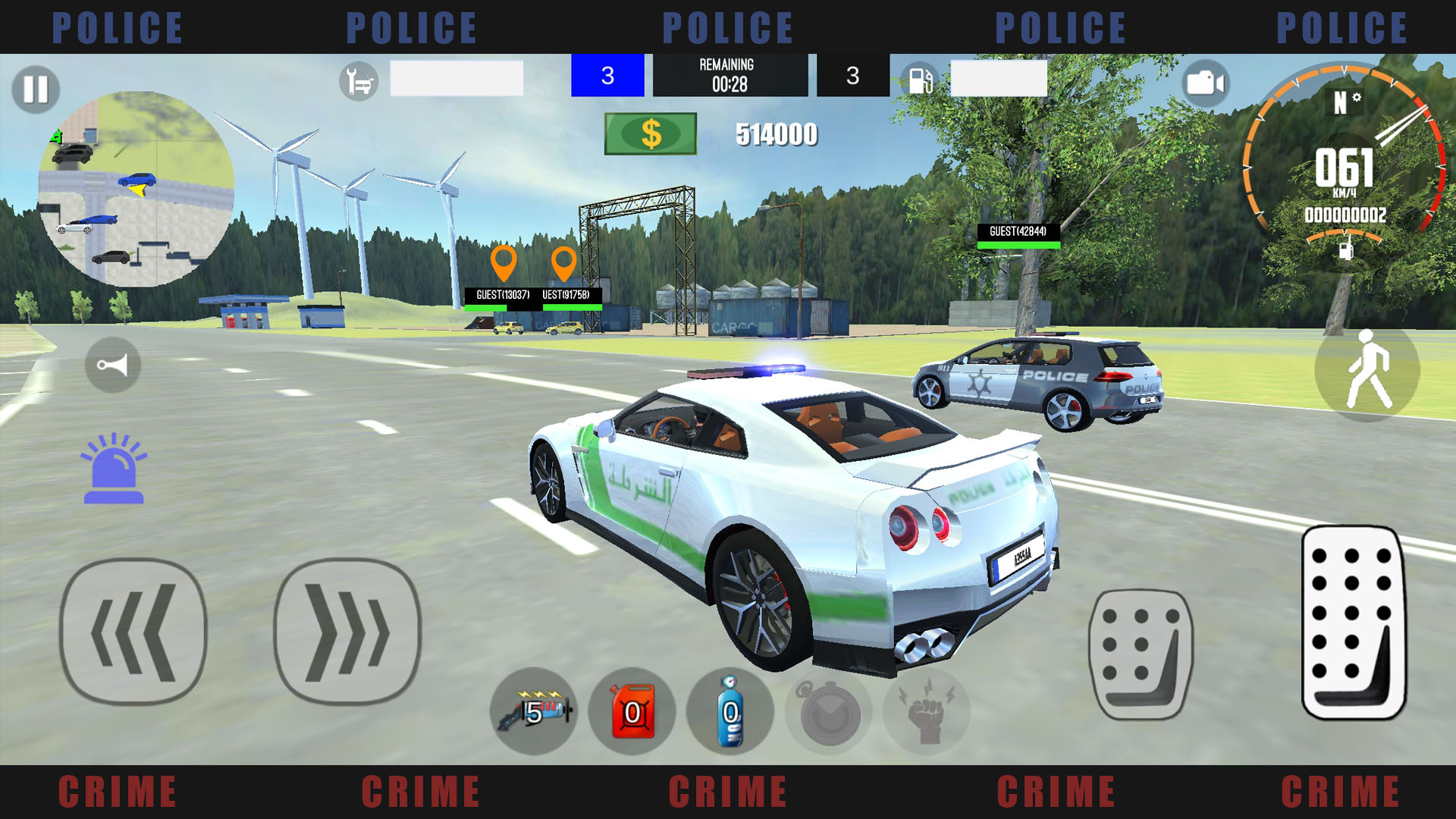1456x819 pixels.
Task: Select the stopwatch timer icon
Action: coord(828,711)
